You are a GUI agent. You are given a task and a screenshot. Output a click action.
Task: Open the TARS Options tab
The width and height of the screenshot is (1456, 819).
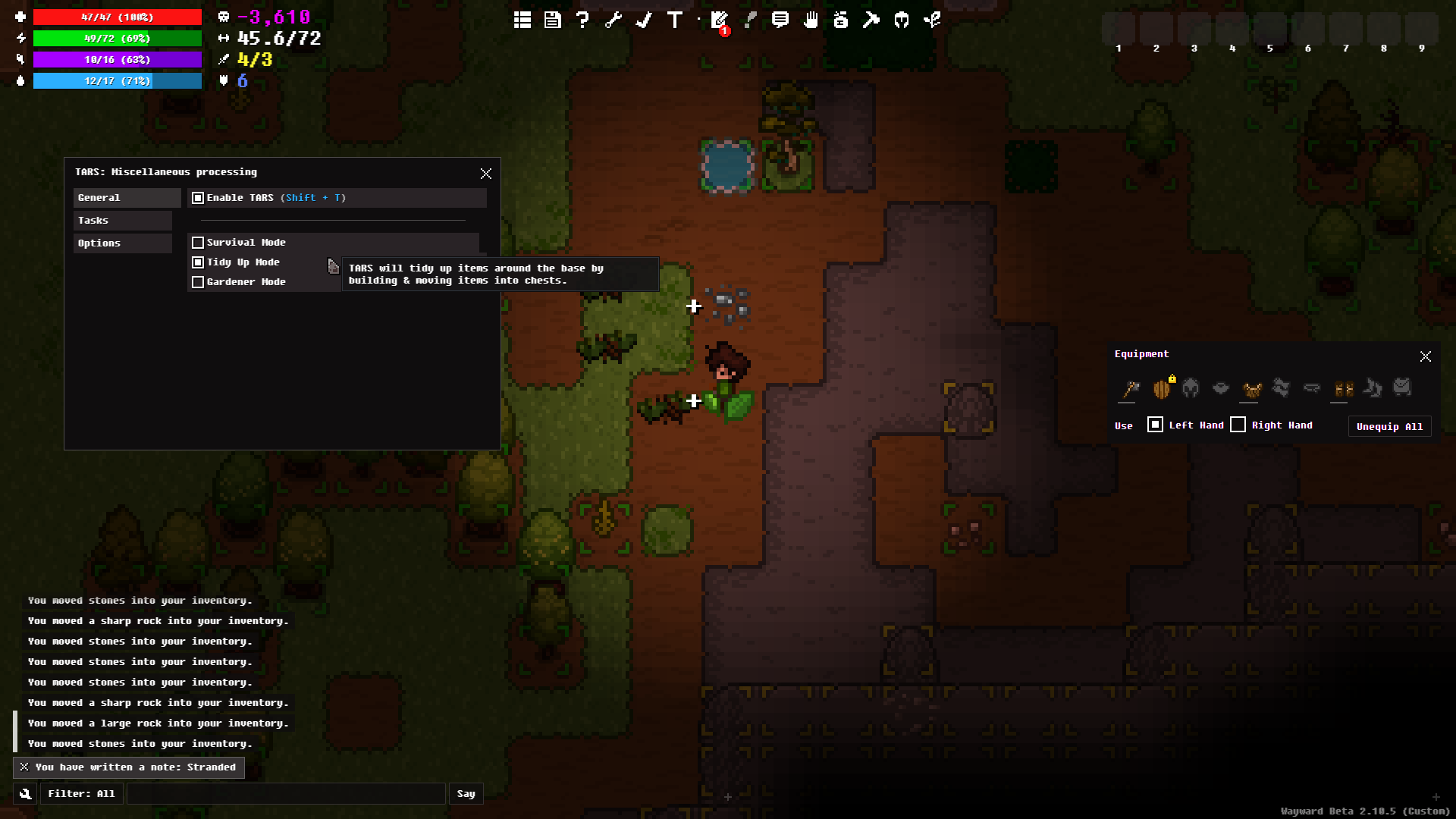click(122, 243)
